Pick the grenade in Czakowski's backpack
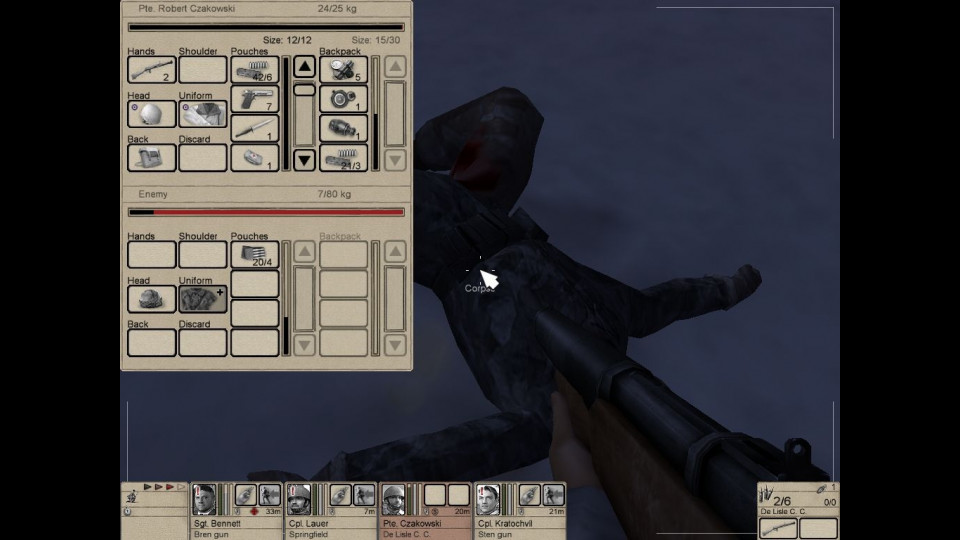 pyautogui.click(x=343, y=129)
